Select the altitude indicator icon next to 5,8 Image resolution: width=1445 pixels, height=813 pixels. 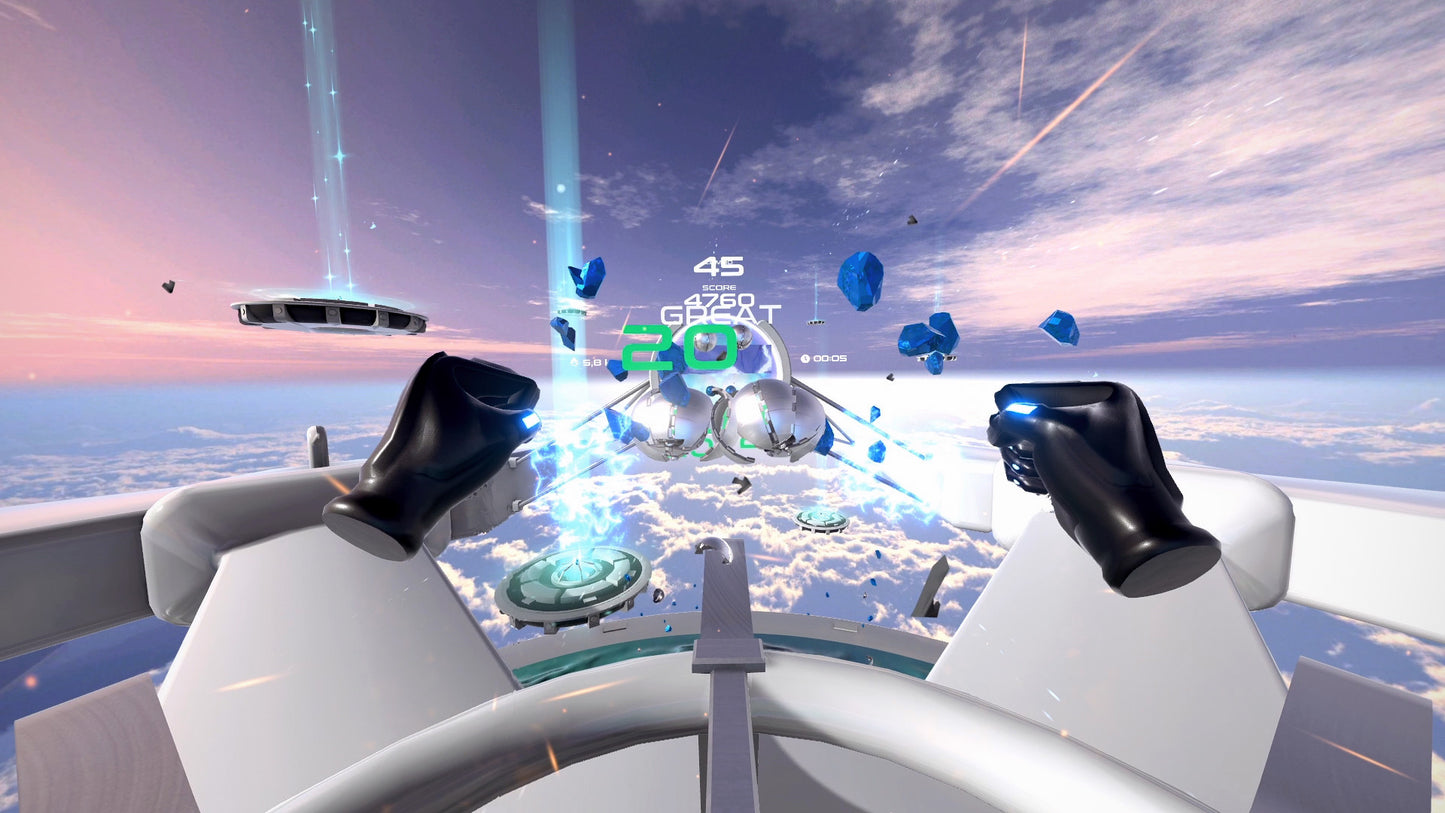coord(574,361)
